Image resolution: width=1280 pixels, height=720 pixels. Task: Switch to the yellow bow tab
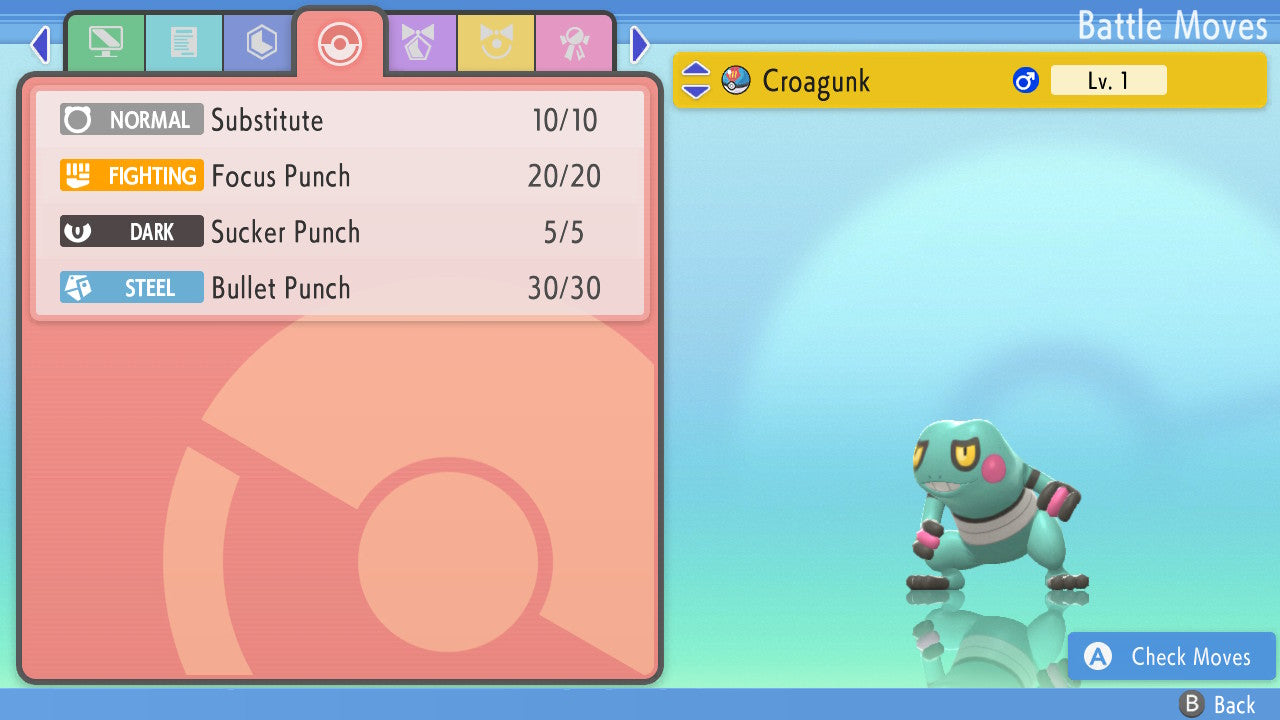(x=496, y=43)
